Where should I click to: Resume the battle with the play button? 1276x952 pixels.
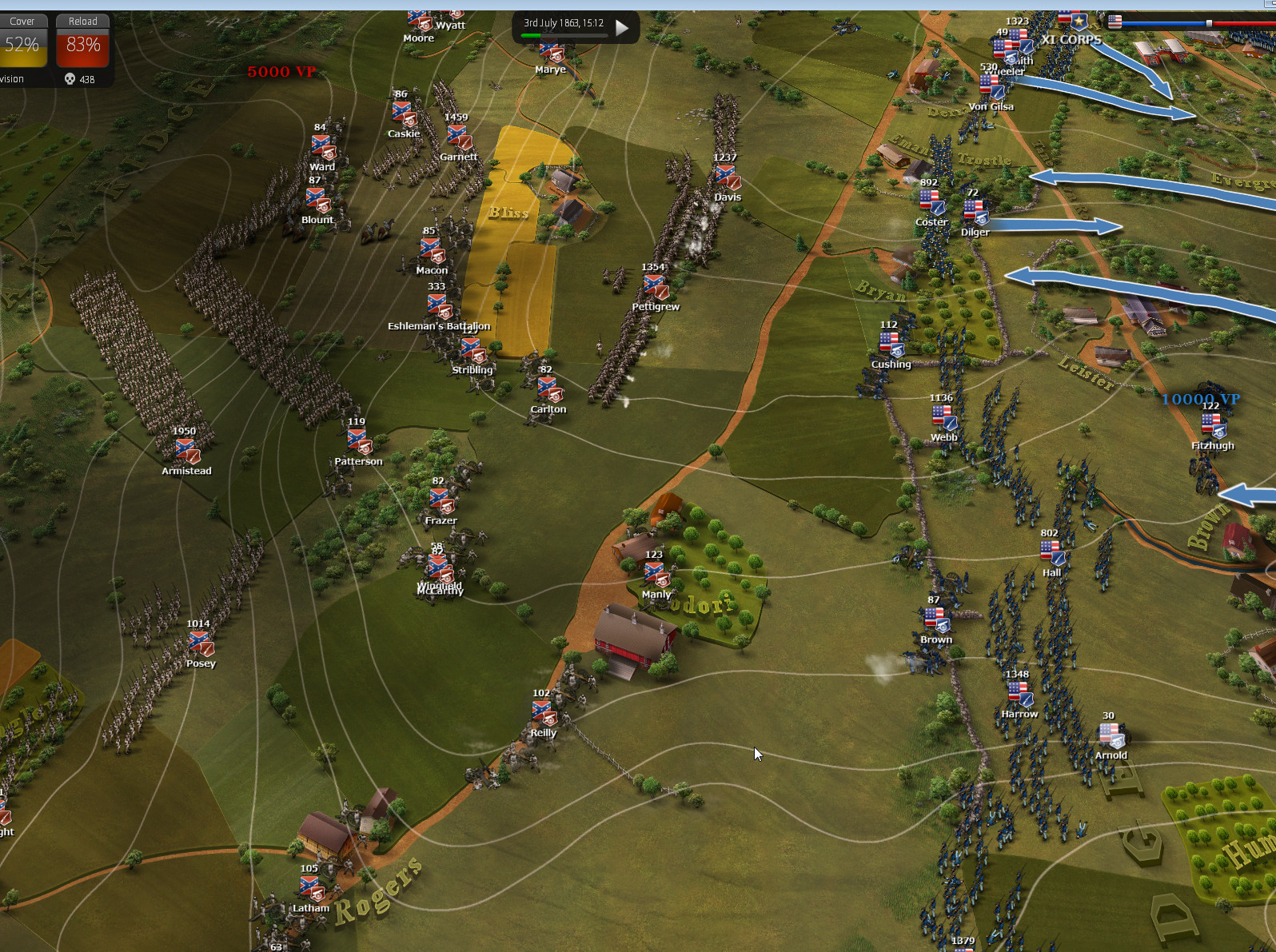622,28
